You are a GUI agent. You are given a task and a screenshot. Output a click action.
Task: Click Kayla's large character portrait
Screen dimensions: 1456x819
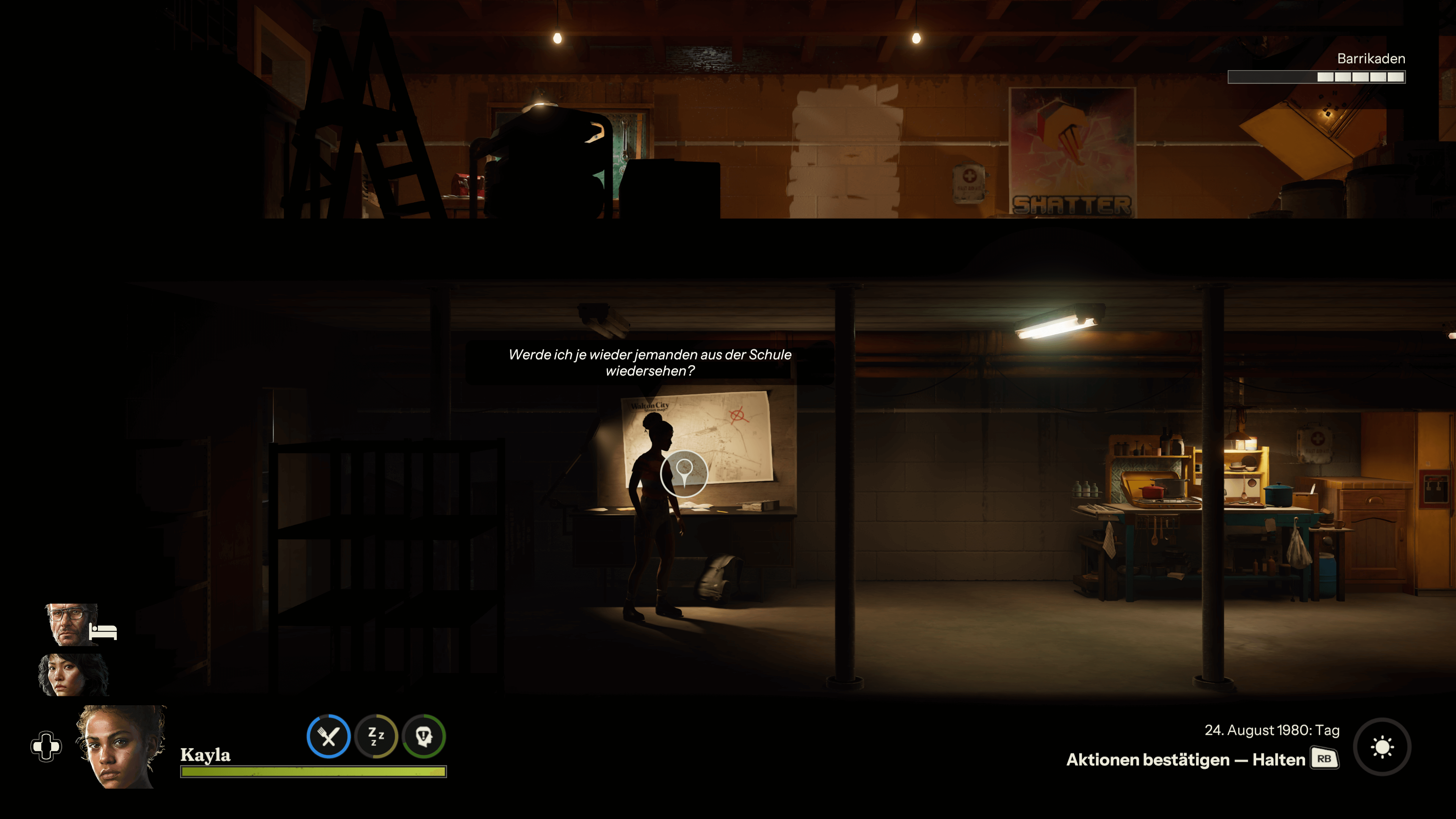pos(121,747)
